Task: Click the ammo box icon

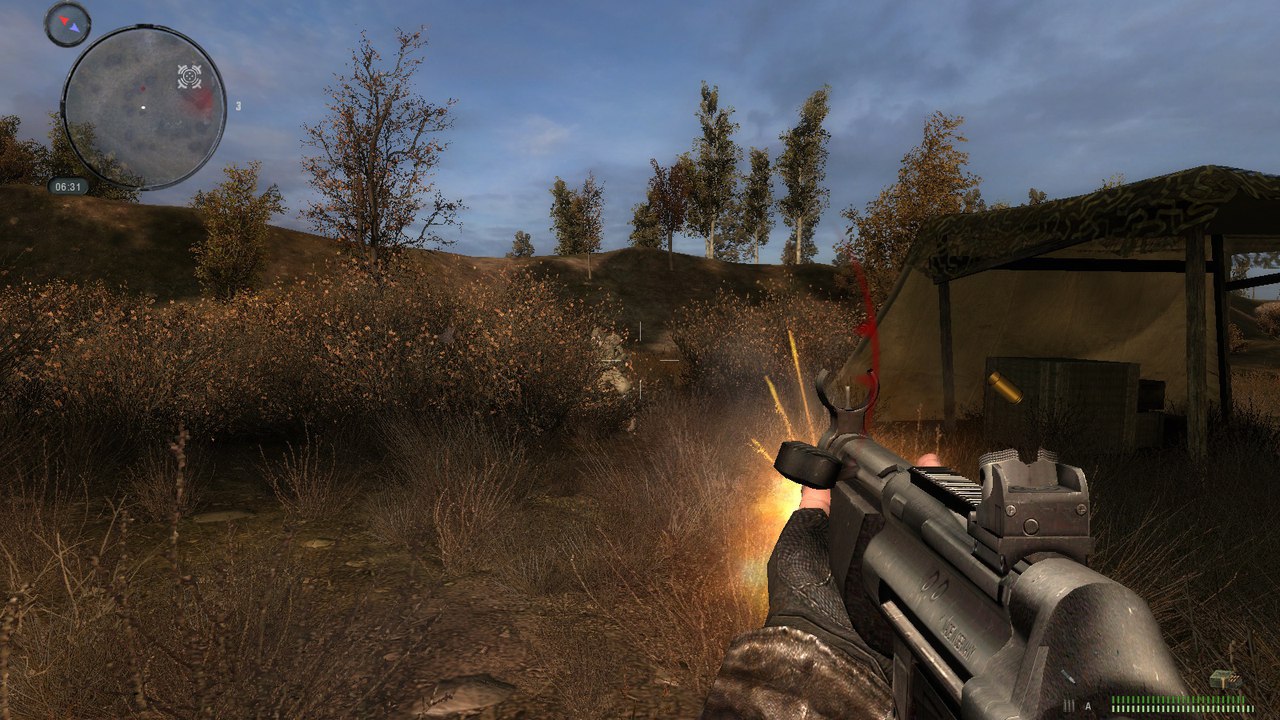Action: coord(1224,681)
